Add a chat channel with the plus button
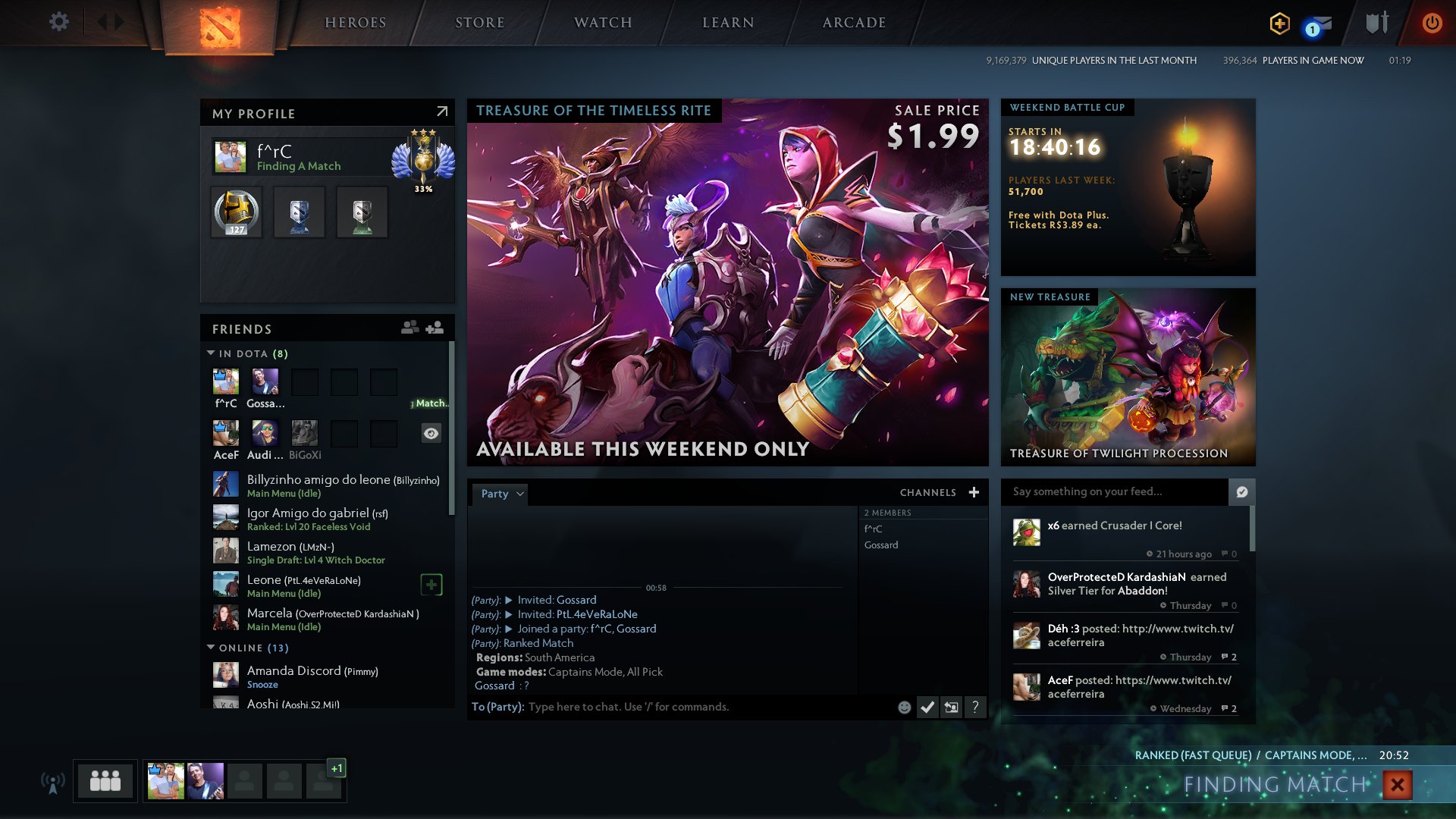The width and height of the screenshot is (1456, 819). (x=974, y=493)
